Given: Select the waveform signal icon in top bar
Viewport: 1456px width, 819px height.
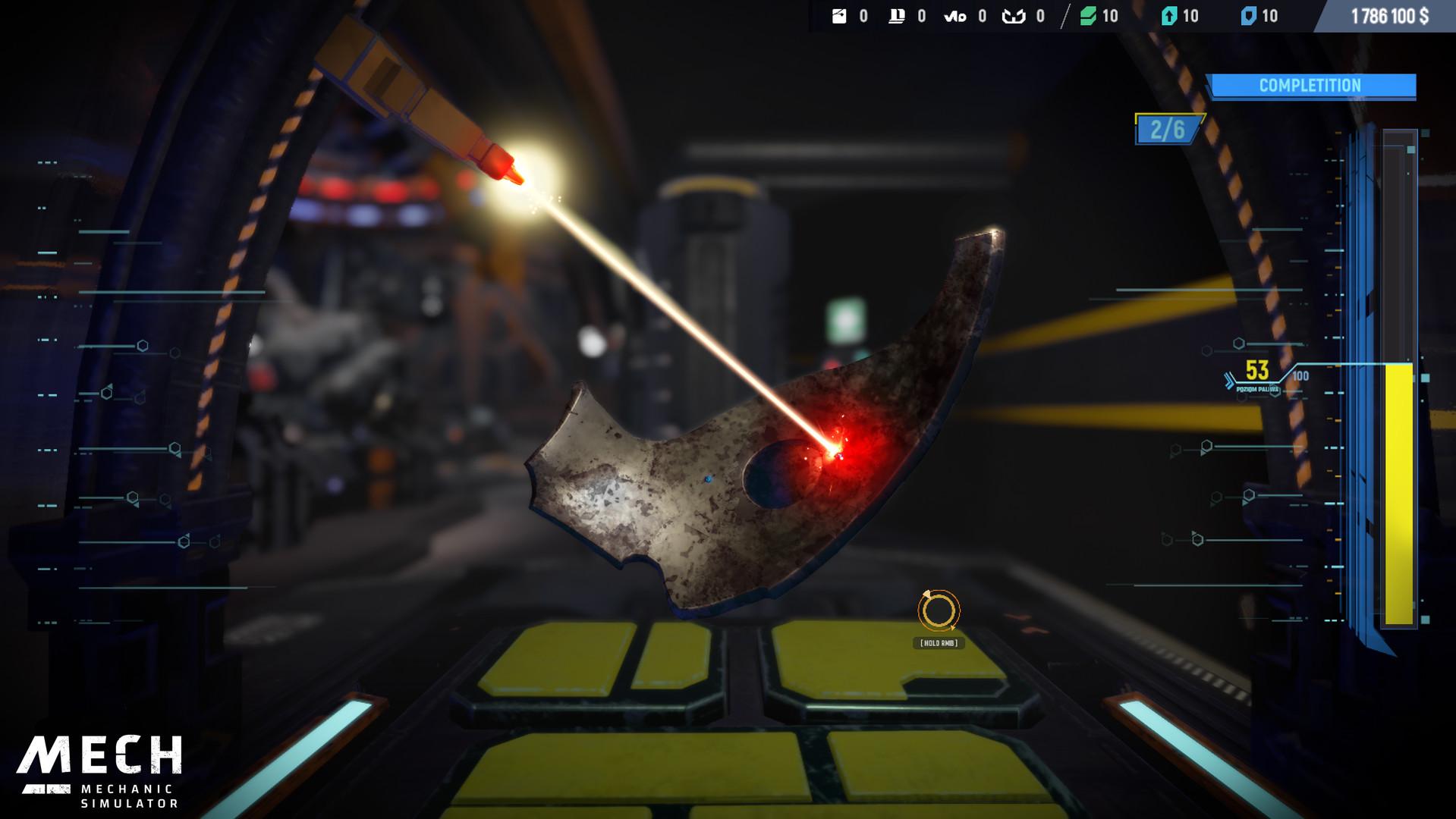Looking at the screenshot, I should pos(954,14).
